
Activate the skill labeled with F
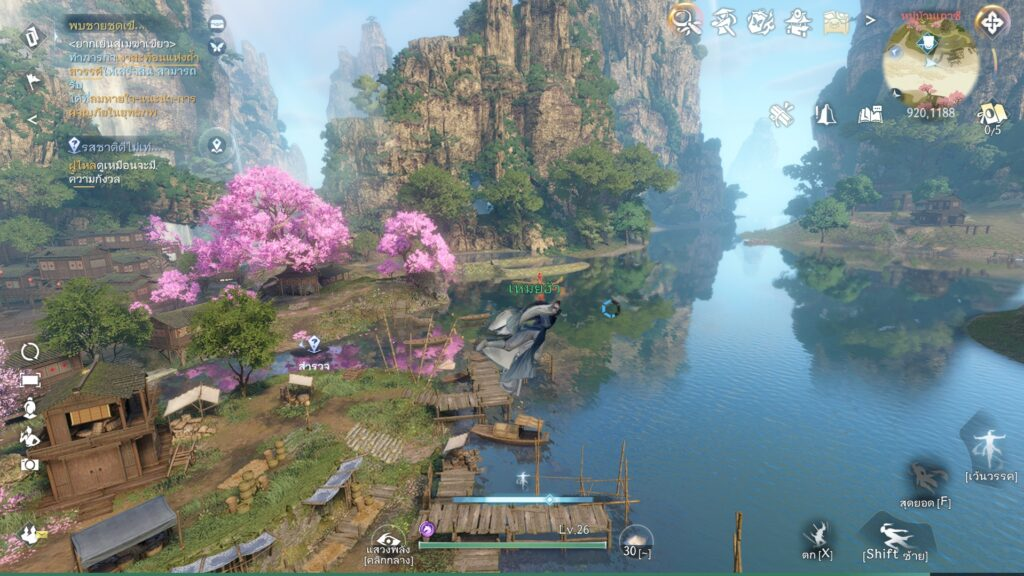926,478
